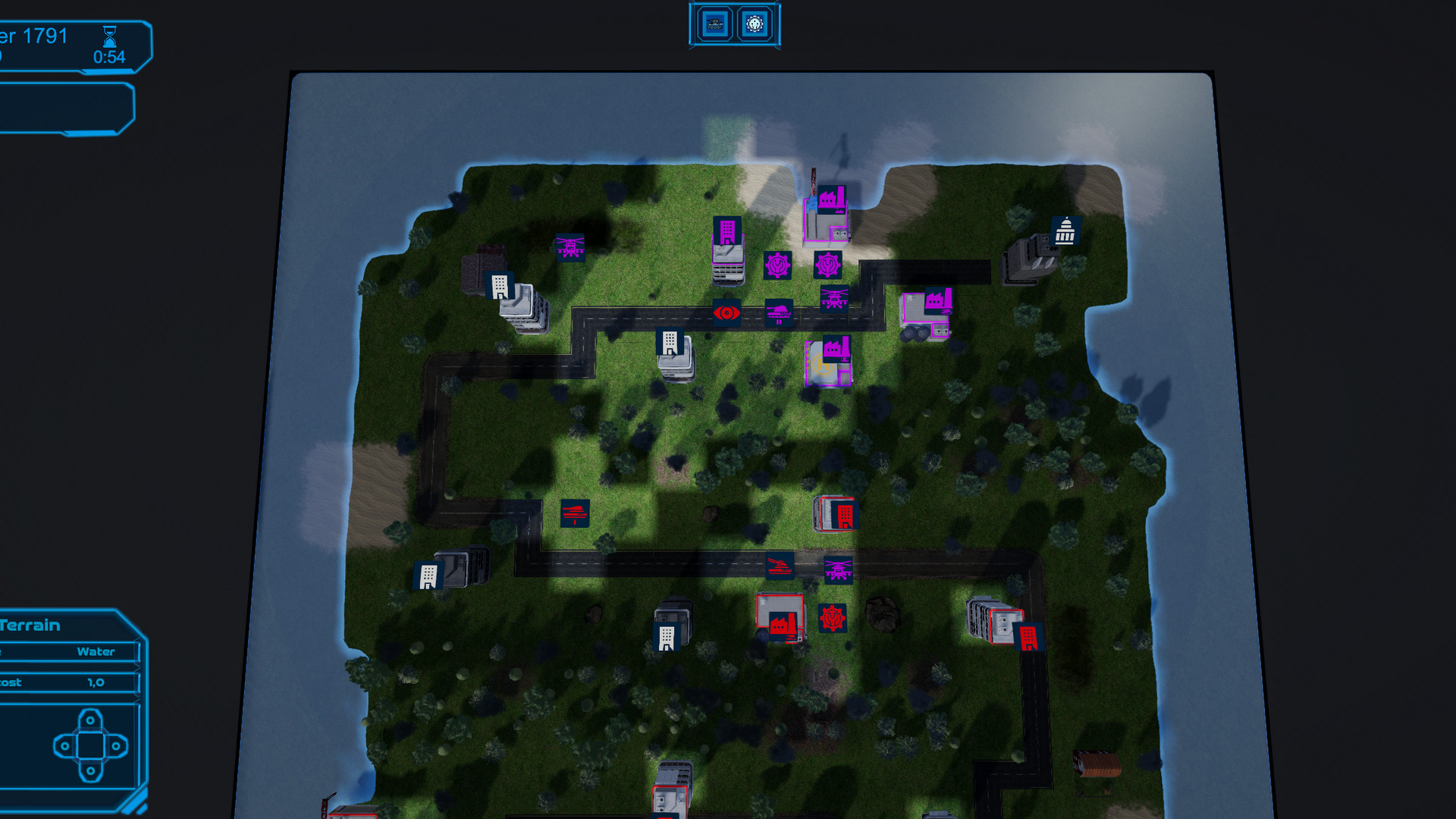Select the tank unit button in top toolbar
This screenshot has width=1456, height=819.
coord(714,24)
